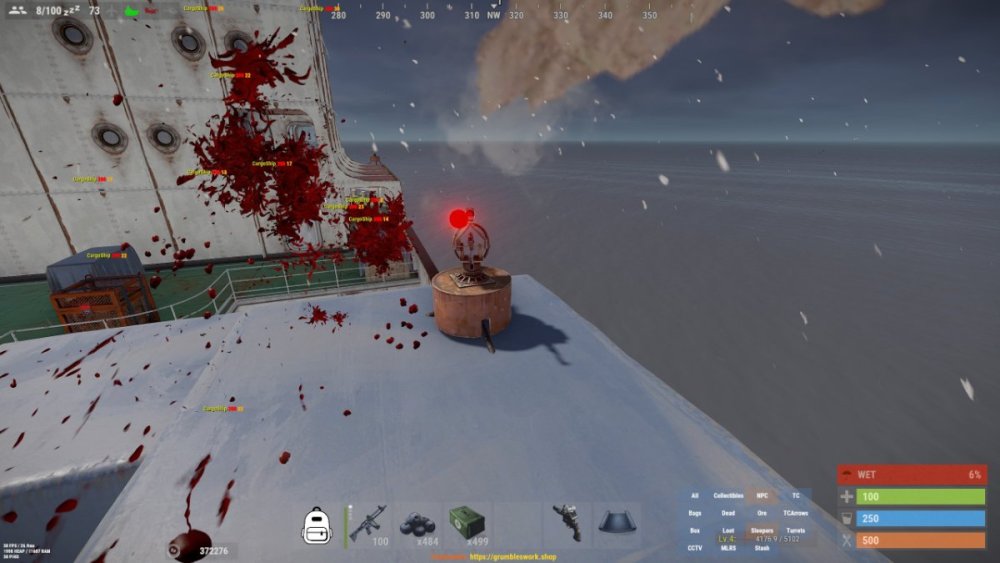
Task: Toggle the CCTV filter
Action: click(x=695, y=548)
